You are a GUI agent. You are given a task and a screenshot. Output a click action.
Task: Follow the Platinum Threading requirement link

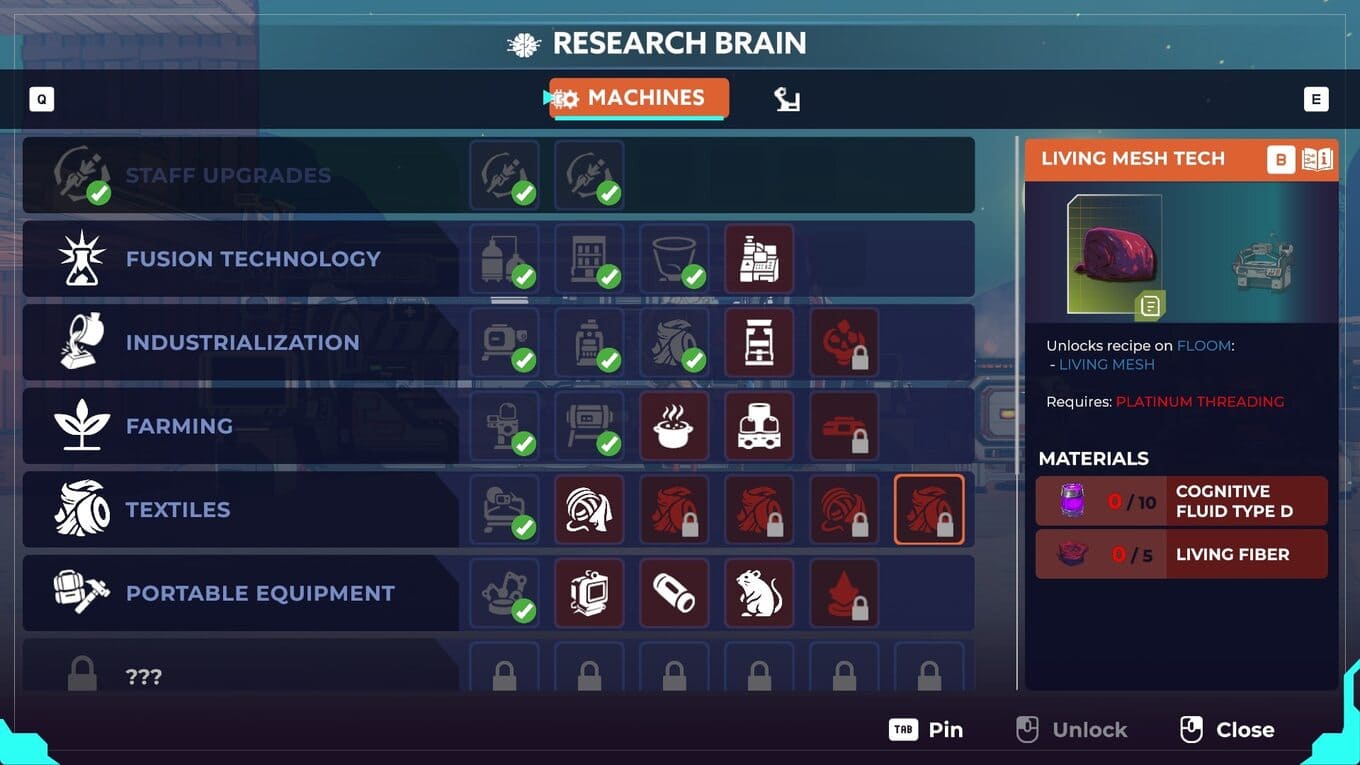(x=1199, y=402)
